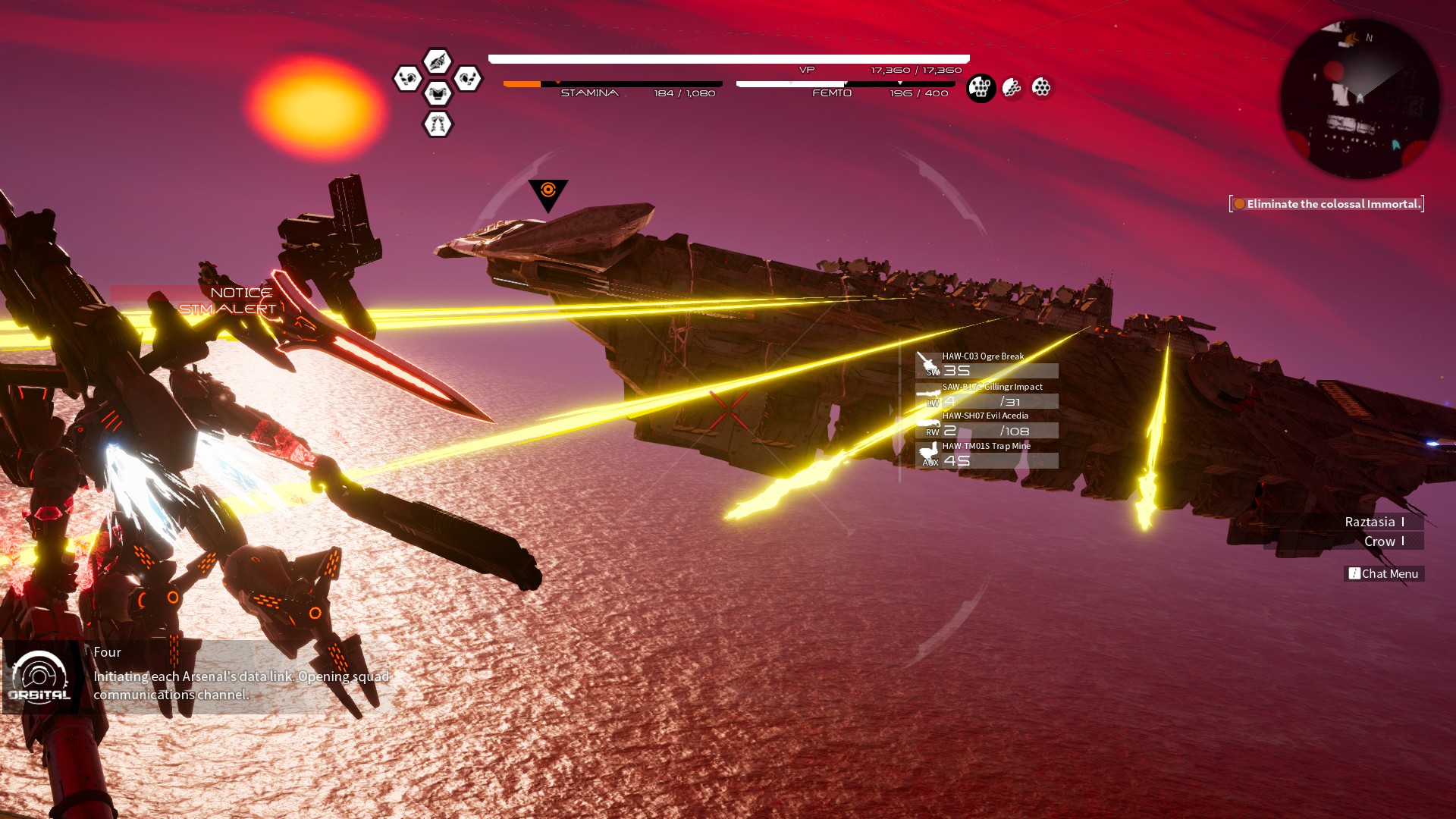The height and width of the screenshot is (819, 1456).
Task: Open the circular radar minimap
Action: pyautogui.click(x=1360, y=99)
